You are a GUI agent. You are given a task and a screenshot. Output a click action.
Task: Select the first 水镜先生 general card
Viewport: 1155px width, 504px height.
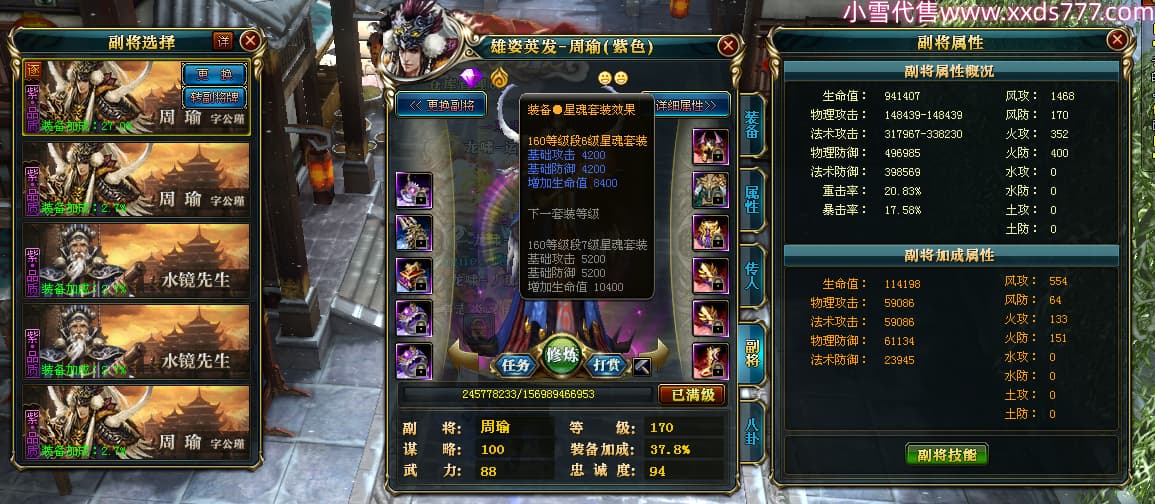click(x=136, y=263)
